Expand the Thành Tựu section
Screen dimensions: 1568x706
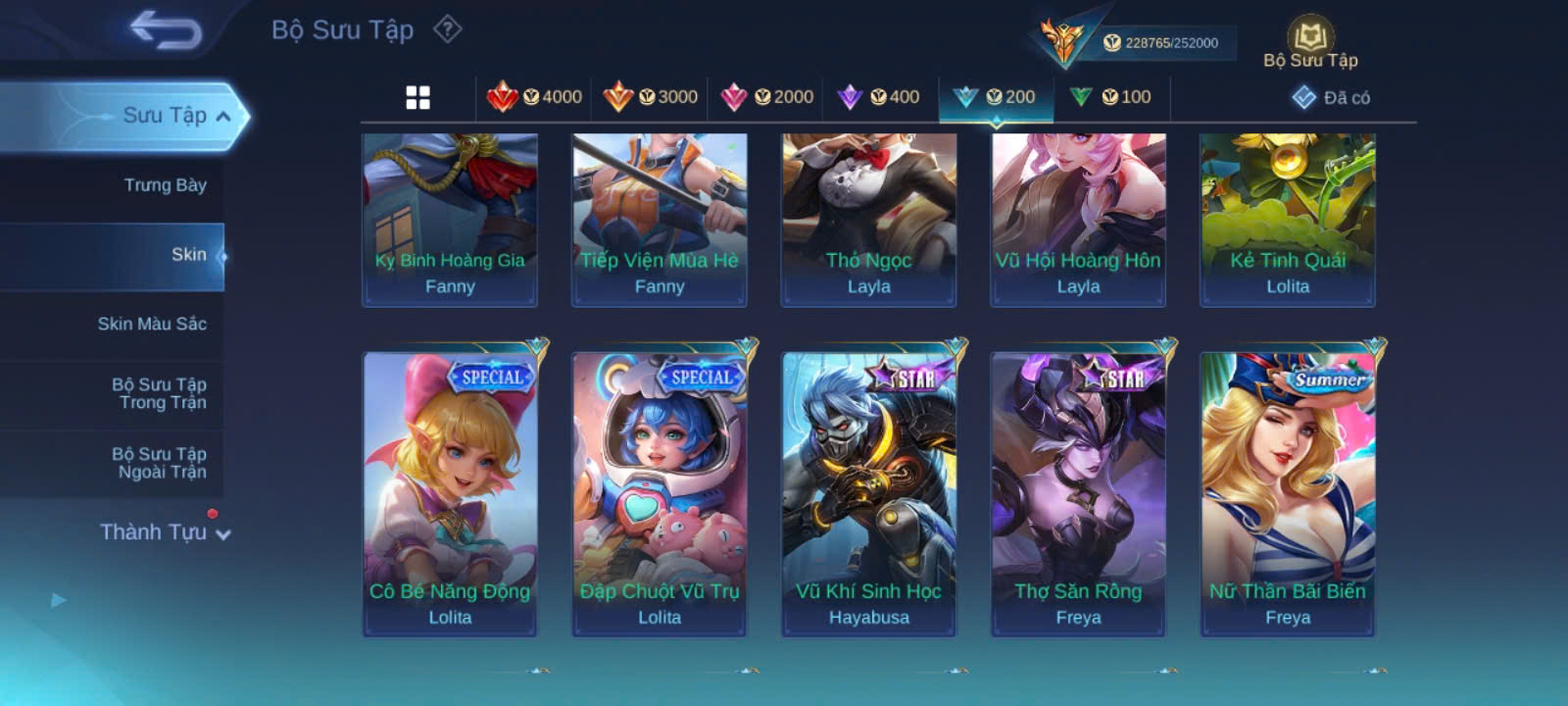point(165,532)
